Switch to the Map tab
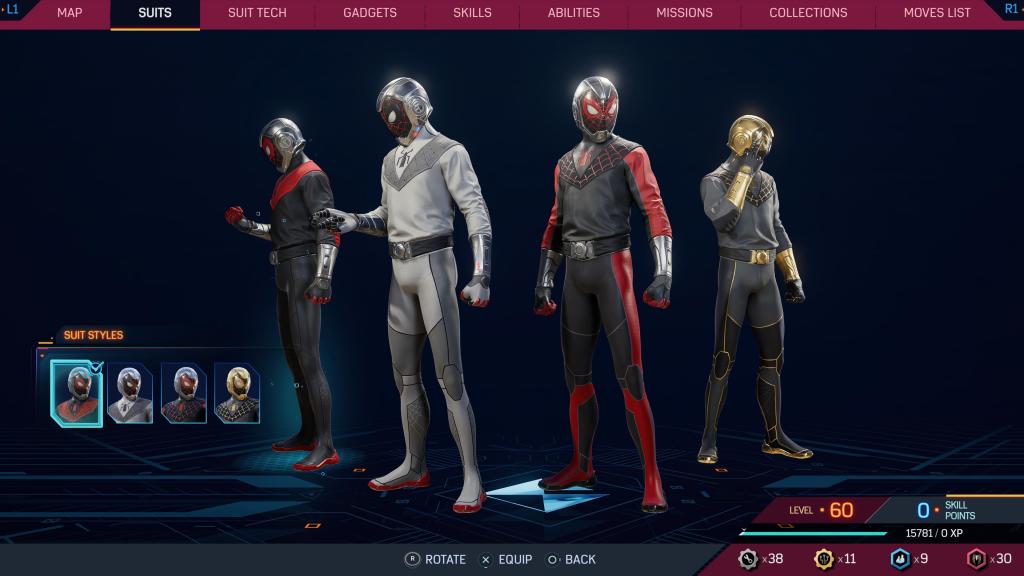This screenshot has height=576, width=1024. pyautogui.click(x=69, y=13)
